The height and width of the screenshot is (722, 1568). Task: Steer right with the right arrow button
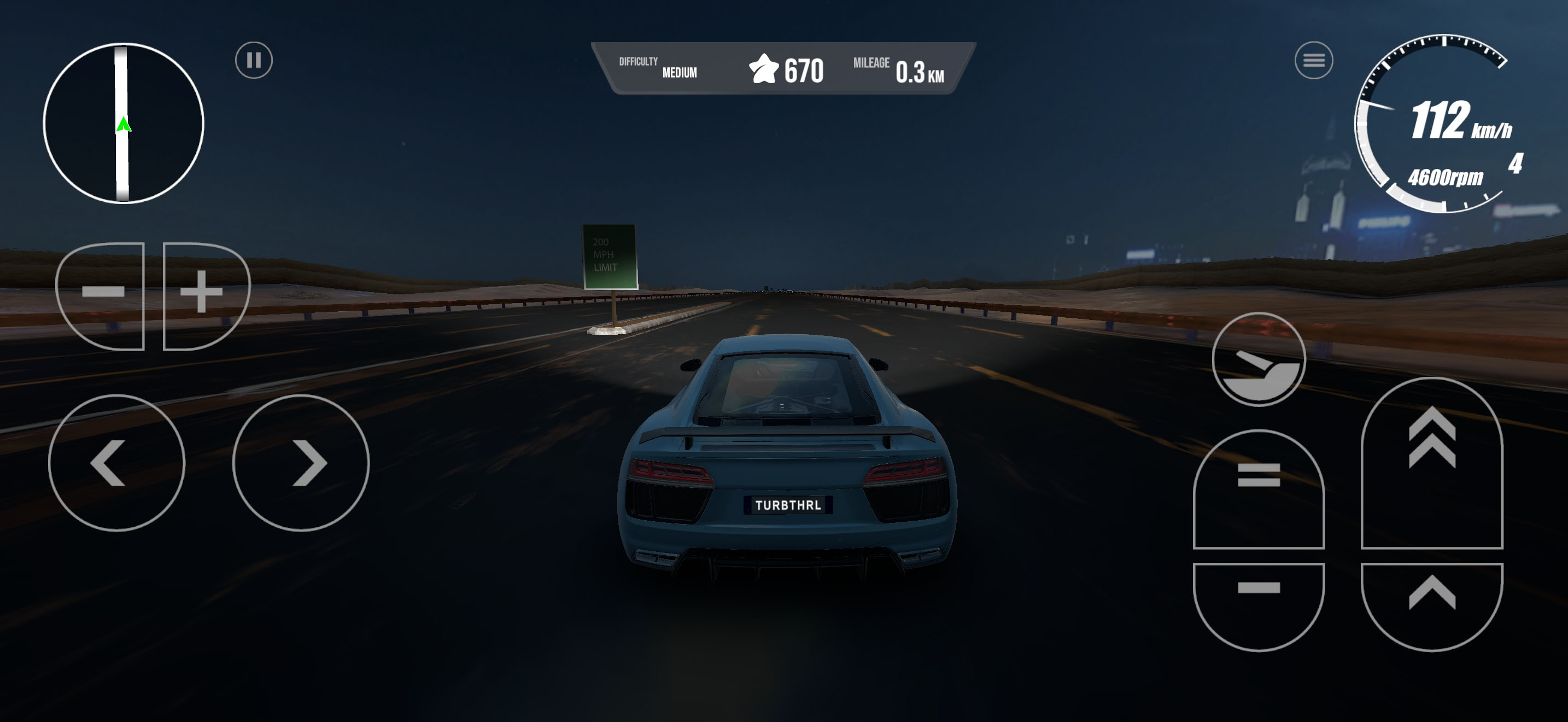tap(301, 463)
